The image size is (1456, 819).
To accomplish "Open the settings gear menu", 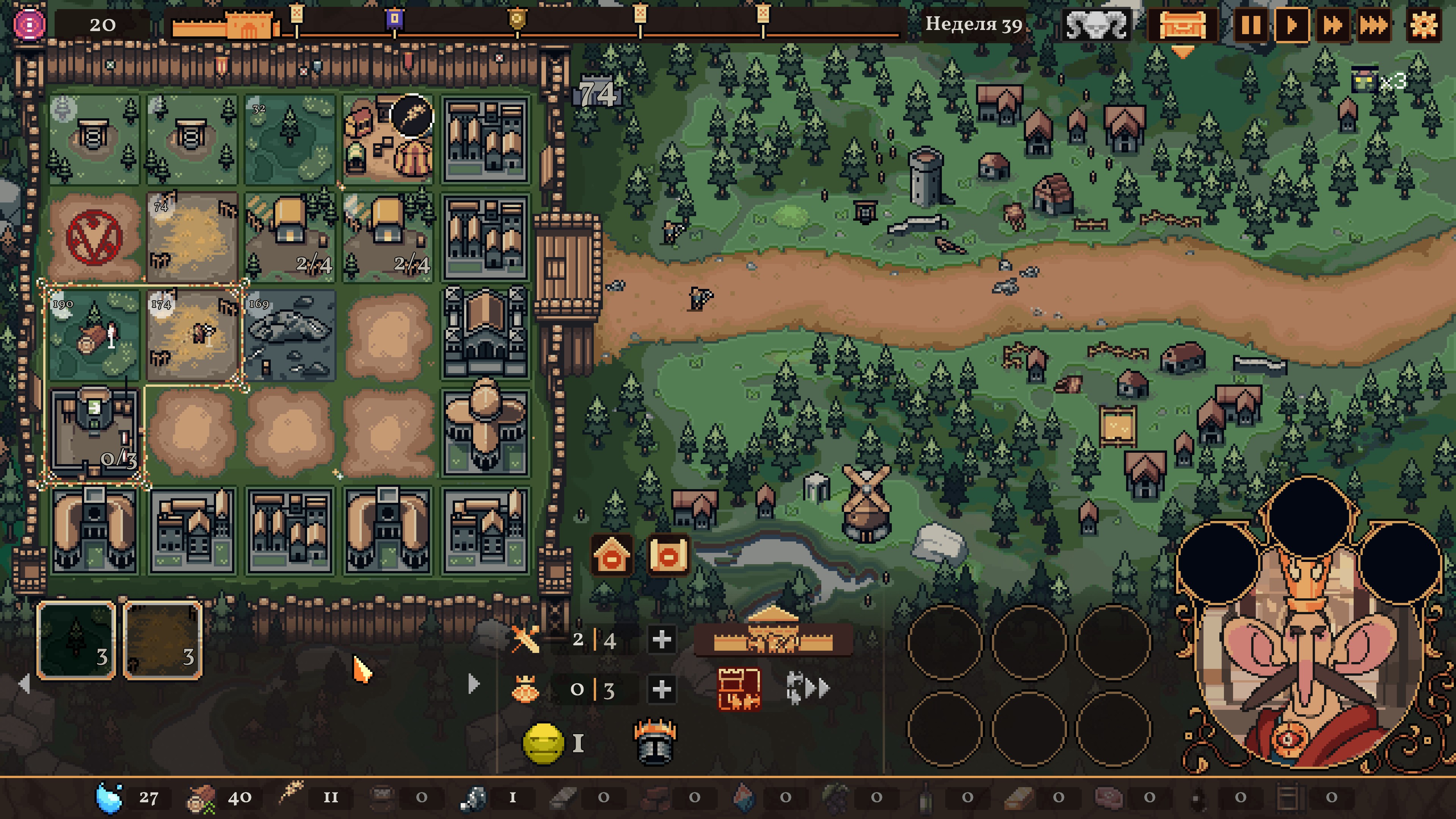I will point(1423,25).
